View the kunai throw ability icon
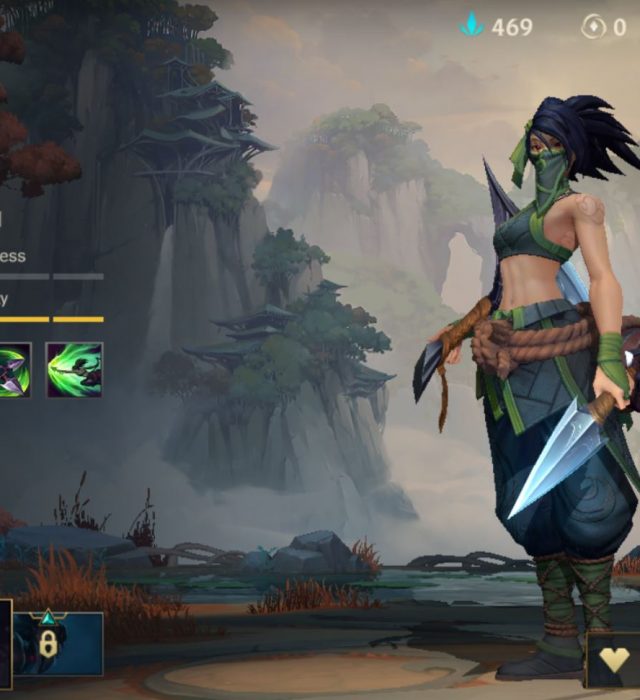This screenshot has width=640, height=700. tap(14, 370)
